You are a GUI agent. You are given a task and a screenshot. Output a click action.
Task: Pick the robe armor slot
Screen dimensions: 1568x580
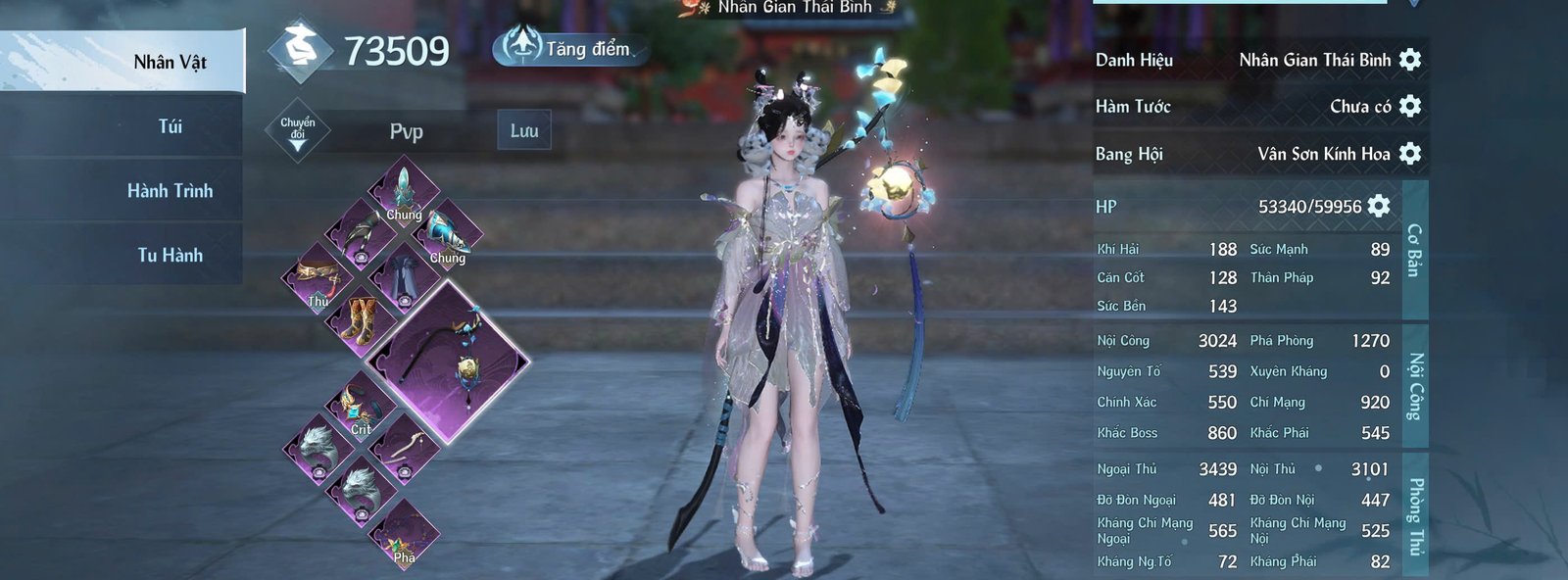(x=402, y=277)
